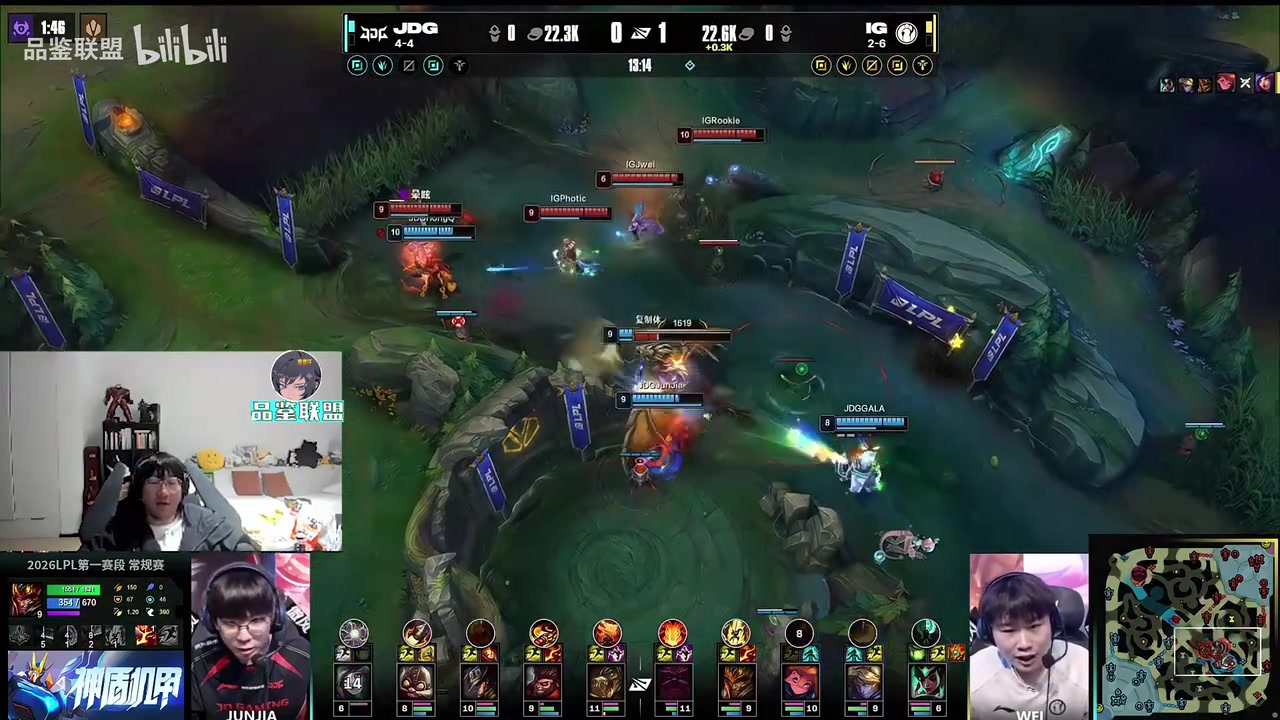Viewport: 1280px width, 720px height.
Task: Select the tree-shaped icon on left spectator toolbar
Action: (x=459, y=65)
